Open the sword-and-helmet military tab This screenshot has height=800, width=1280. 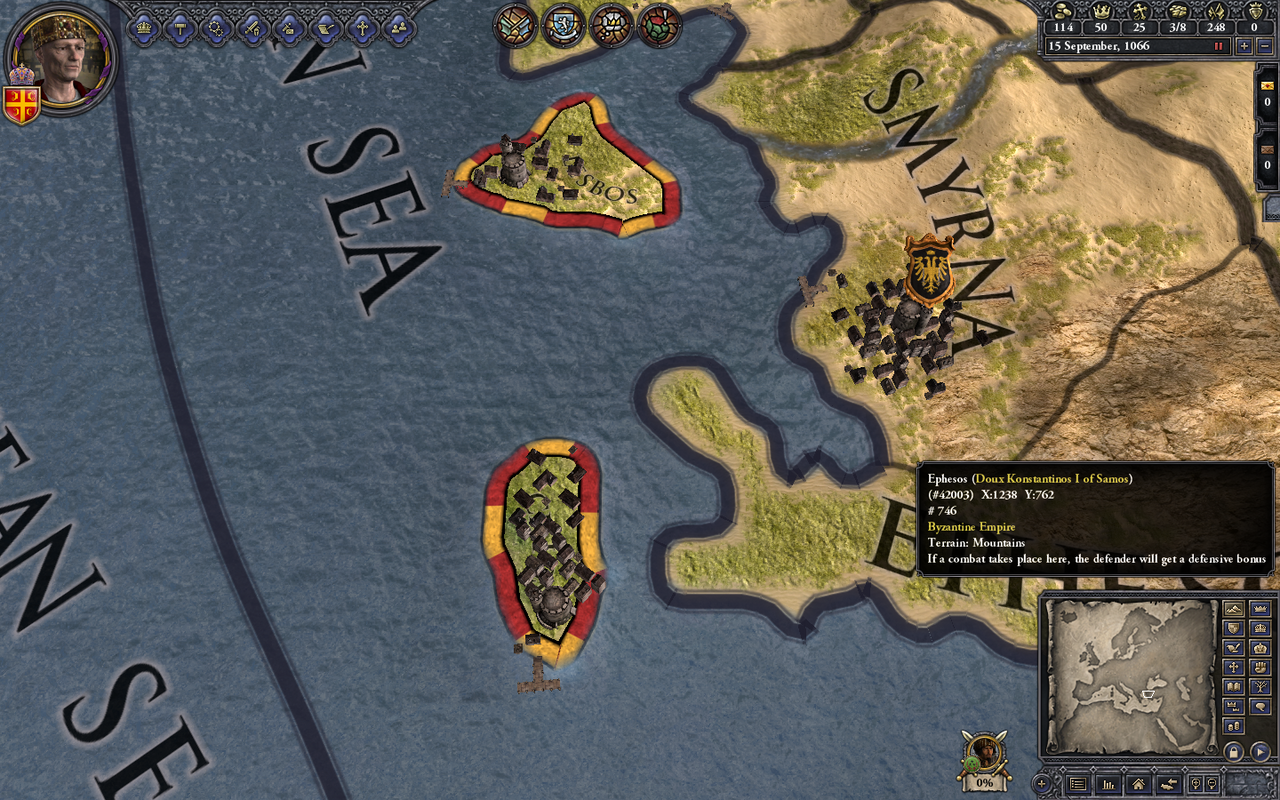coord(252,28)
